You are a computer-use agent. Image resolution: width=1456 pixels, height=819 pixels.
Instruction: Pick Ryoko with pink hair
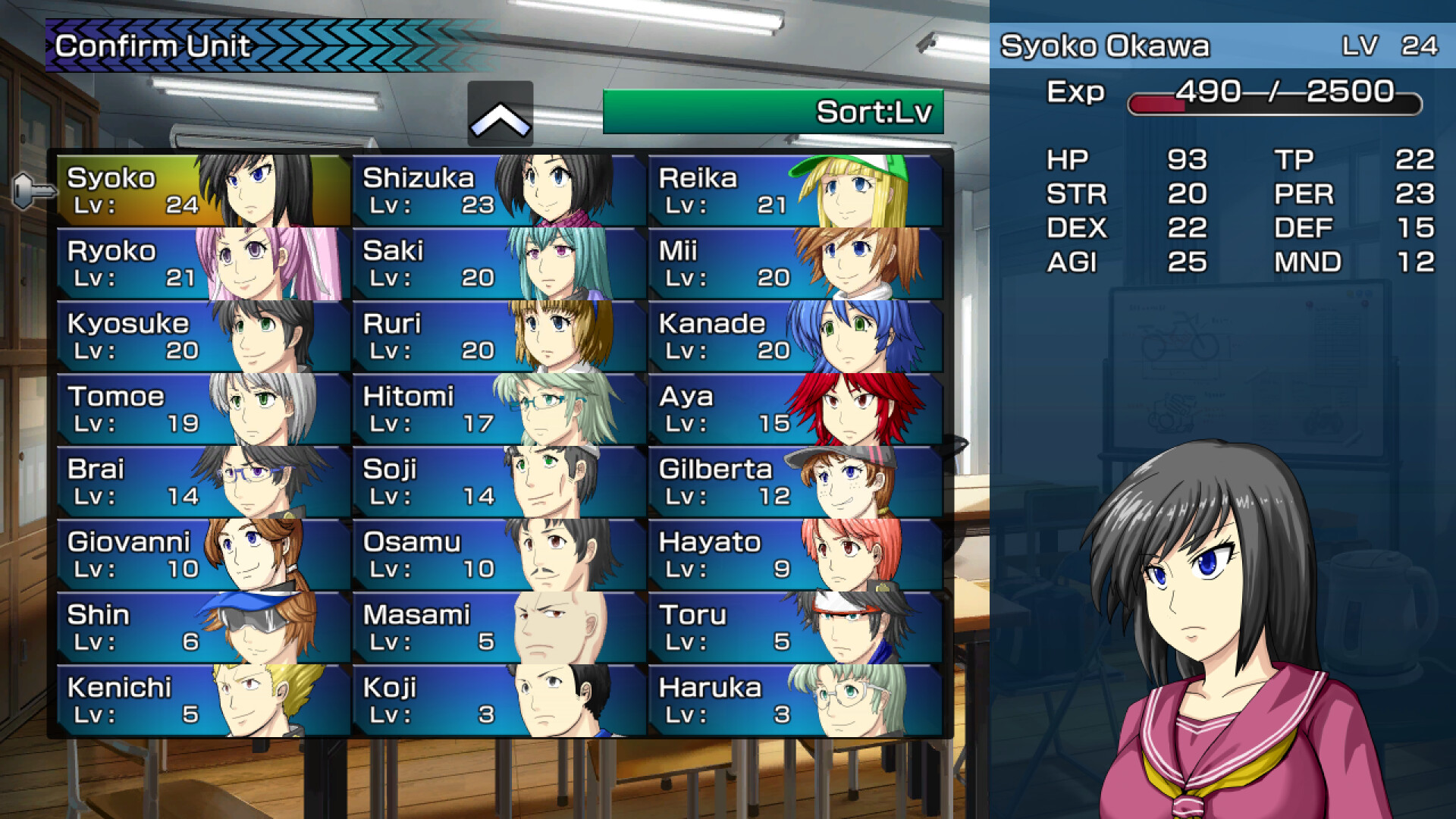click(x=203, y=264)
